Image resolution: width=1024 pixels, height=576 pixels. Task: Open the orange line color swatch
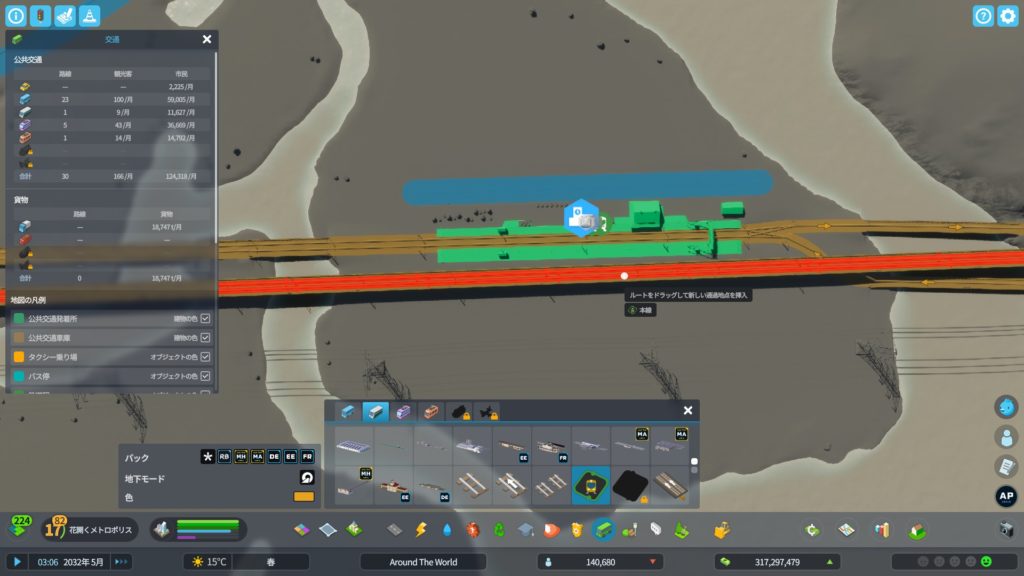303,497
